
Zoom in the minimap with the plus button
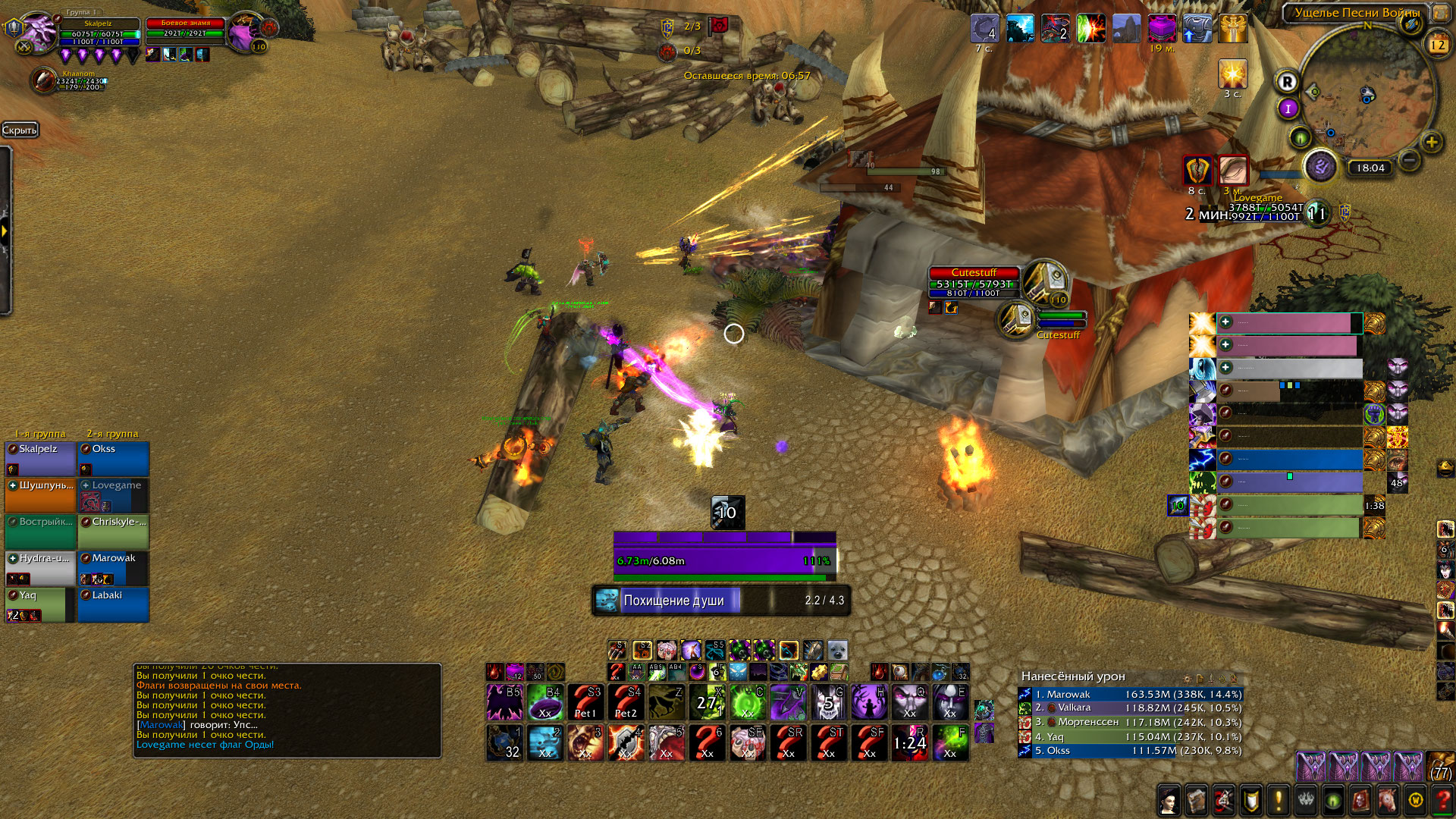click(x=1431, y=142)
